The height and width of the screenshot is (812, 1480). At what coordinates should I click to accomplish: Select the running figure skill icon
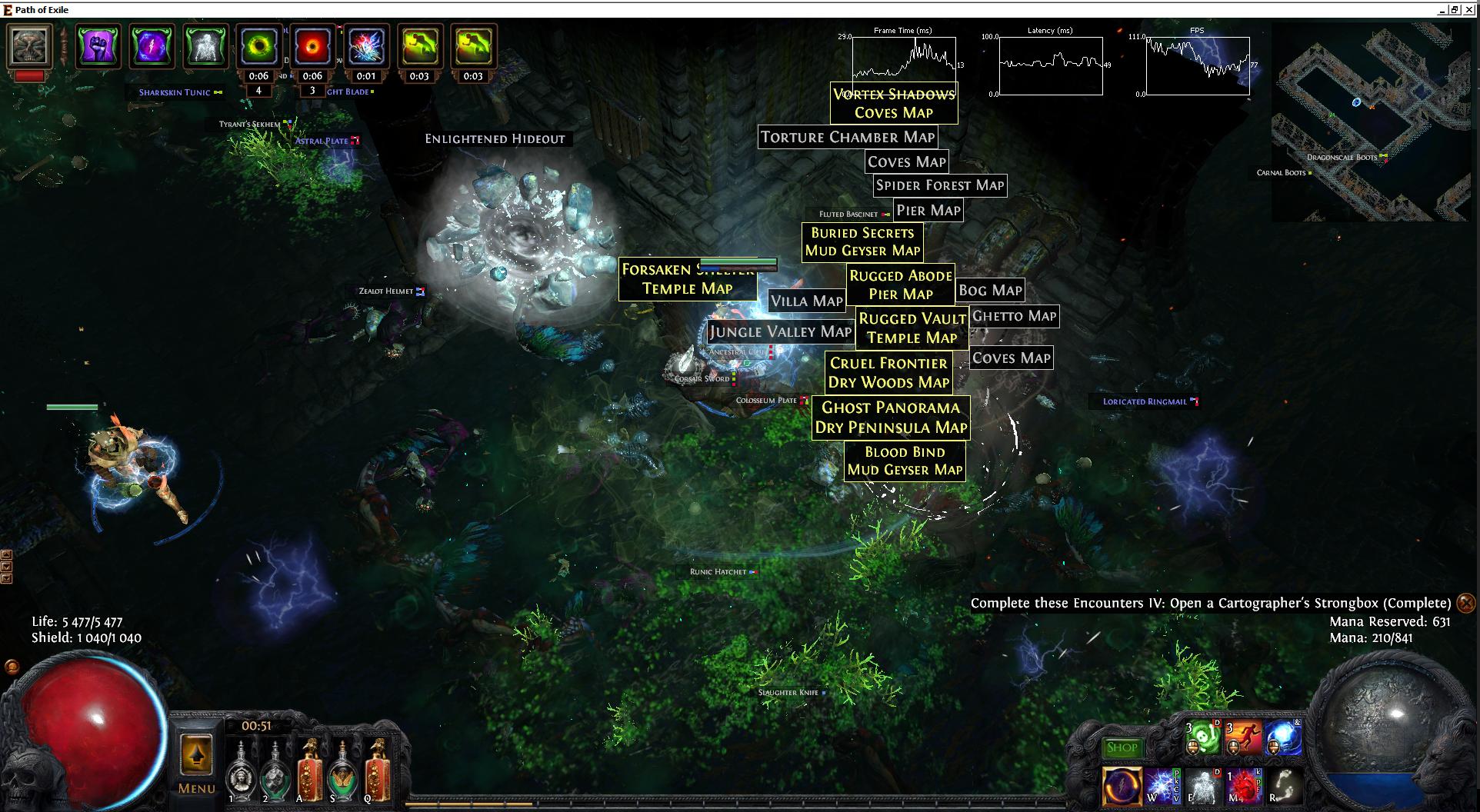coord(1242,739)
